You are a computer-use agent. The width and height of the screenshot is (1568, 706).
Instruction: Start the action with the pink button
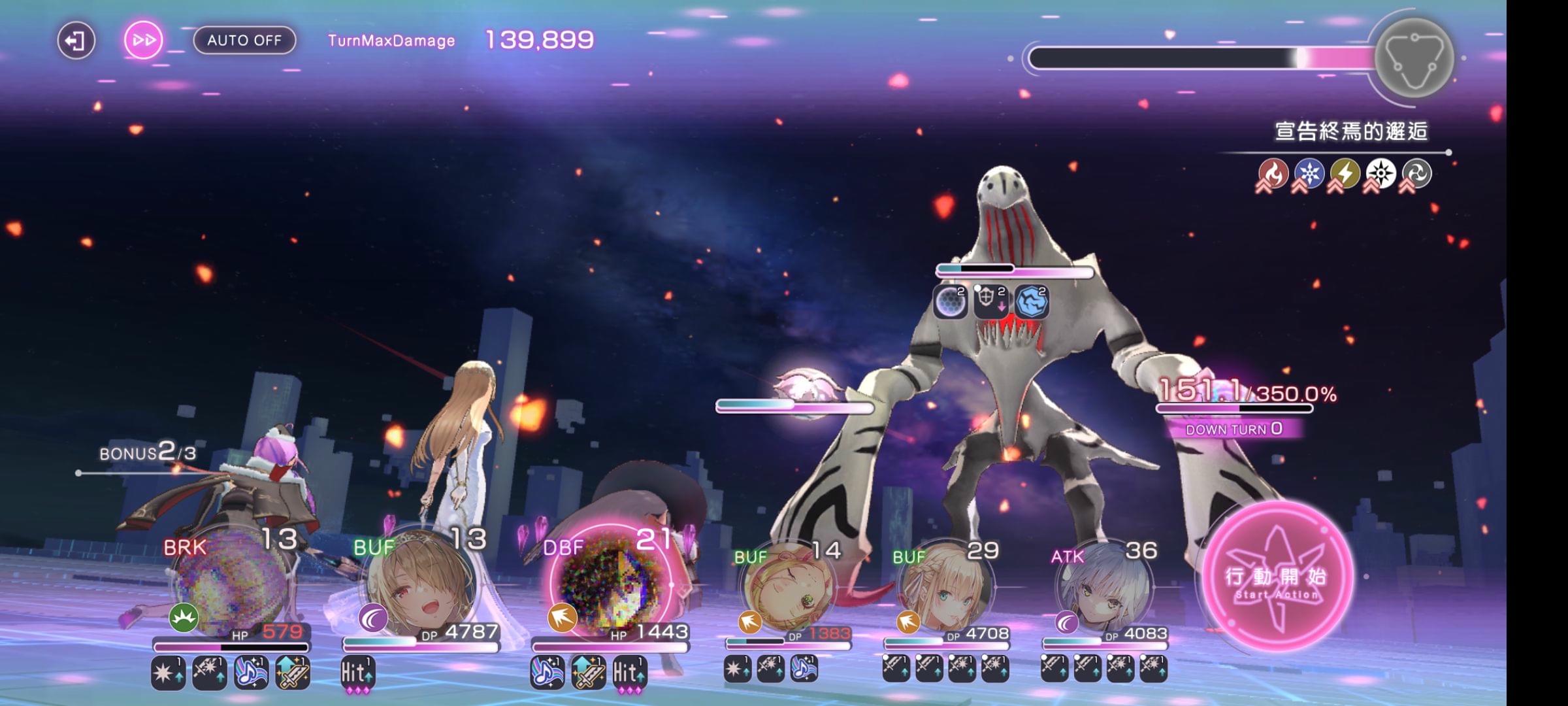click(x=1277, y=577)
